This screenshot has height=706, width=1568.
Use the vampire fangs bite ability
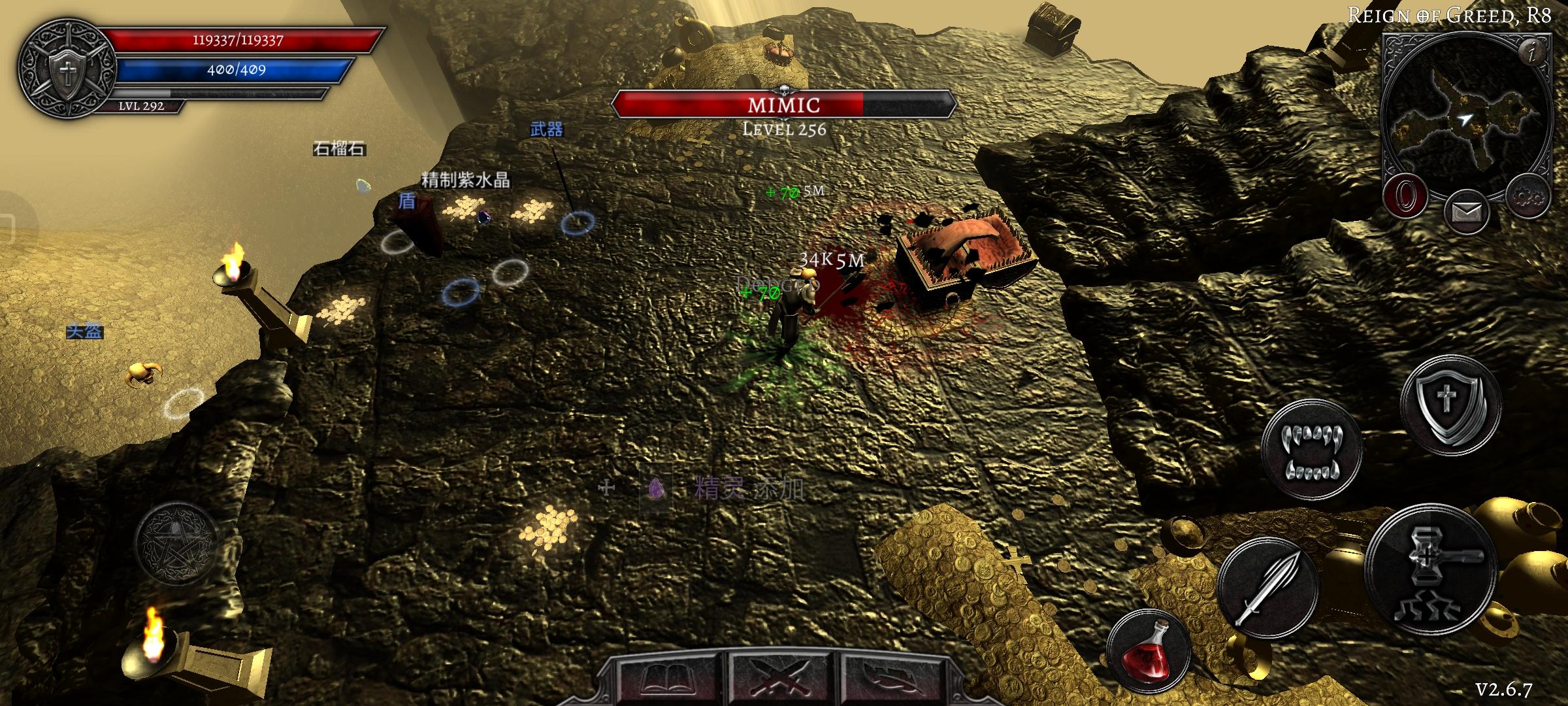pos(1311,450)
